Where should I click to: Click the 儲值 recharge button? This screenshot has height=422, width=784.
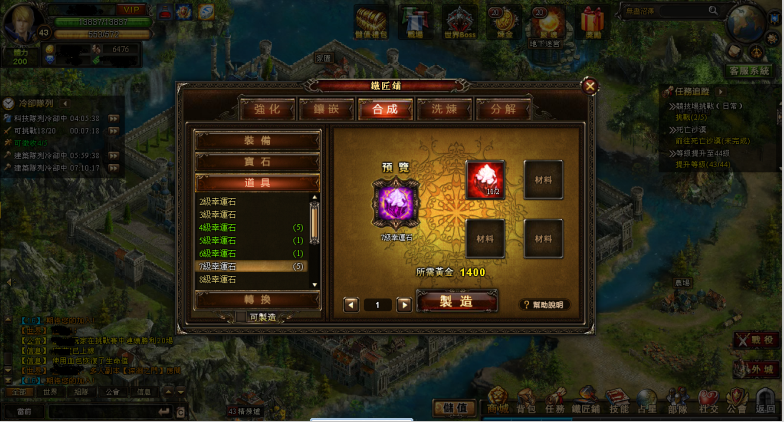pyautogui.click(x=453, y=407)
